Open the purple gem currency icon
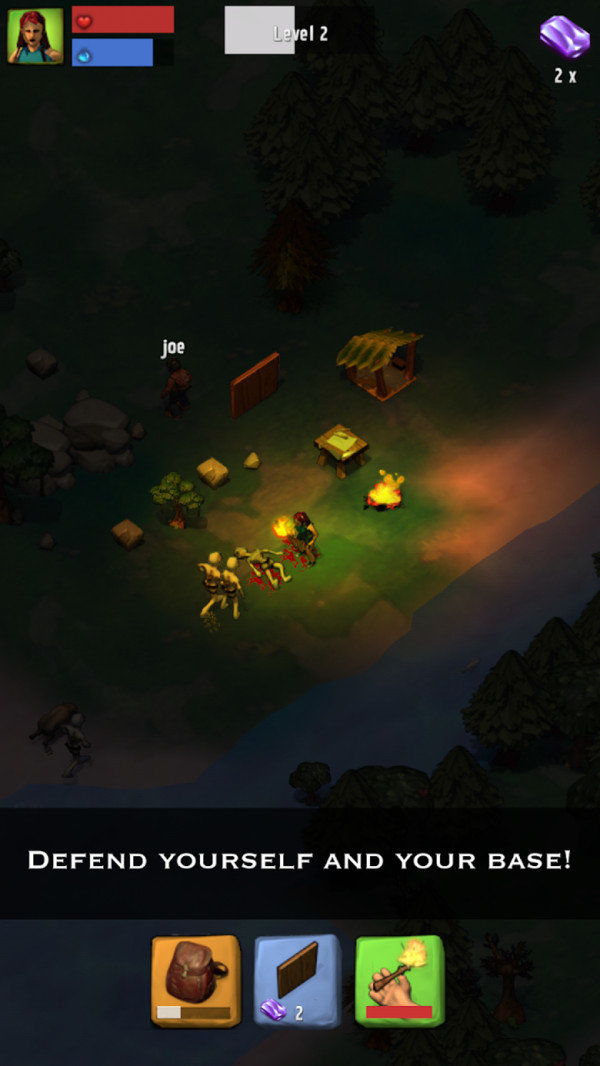This screenshot has height=1066, width=600. pos(565,37)
